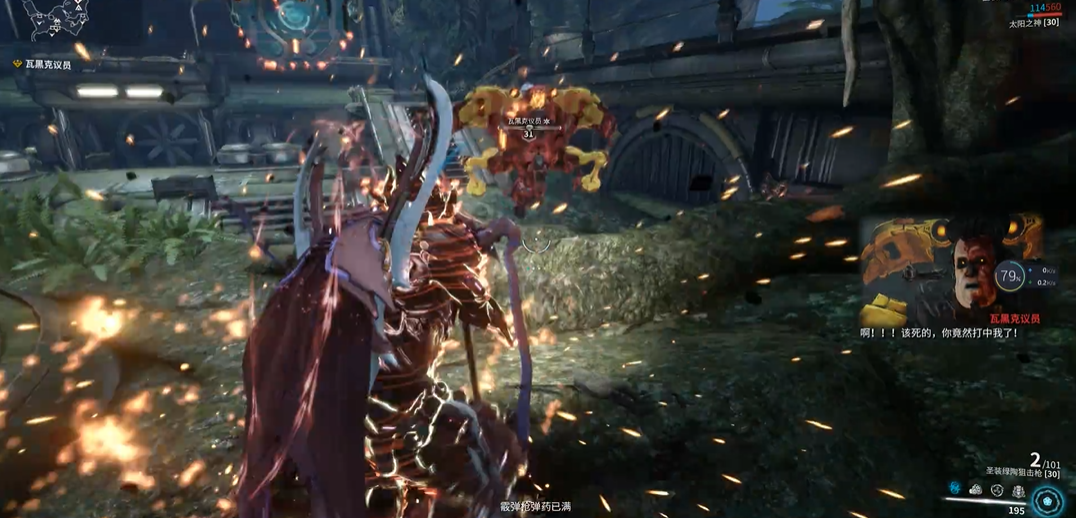Click the glowing blue energy orb
This screenshot has height=518, width=1076.
click(1049, 500)
